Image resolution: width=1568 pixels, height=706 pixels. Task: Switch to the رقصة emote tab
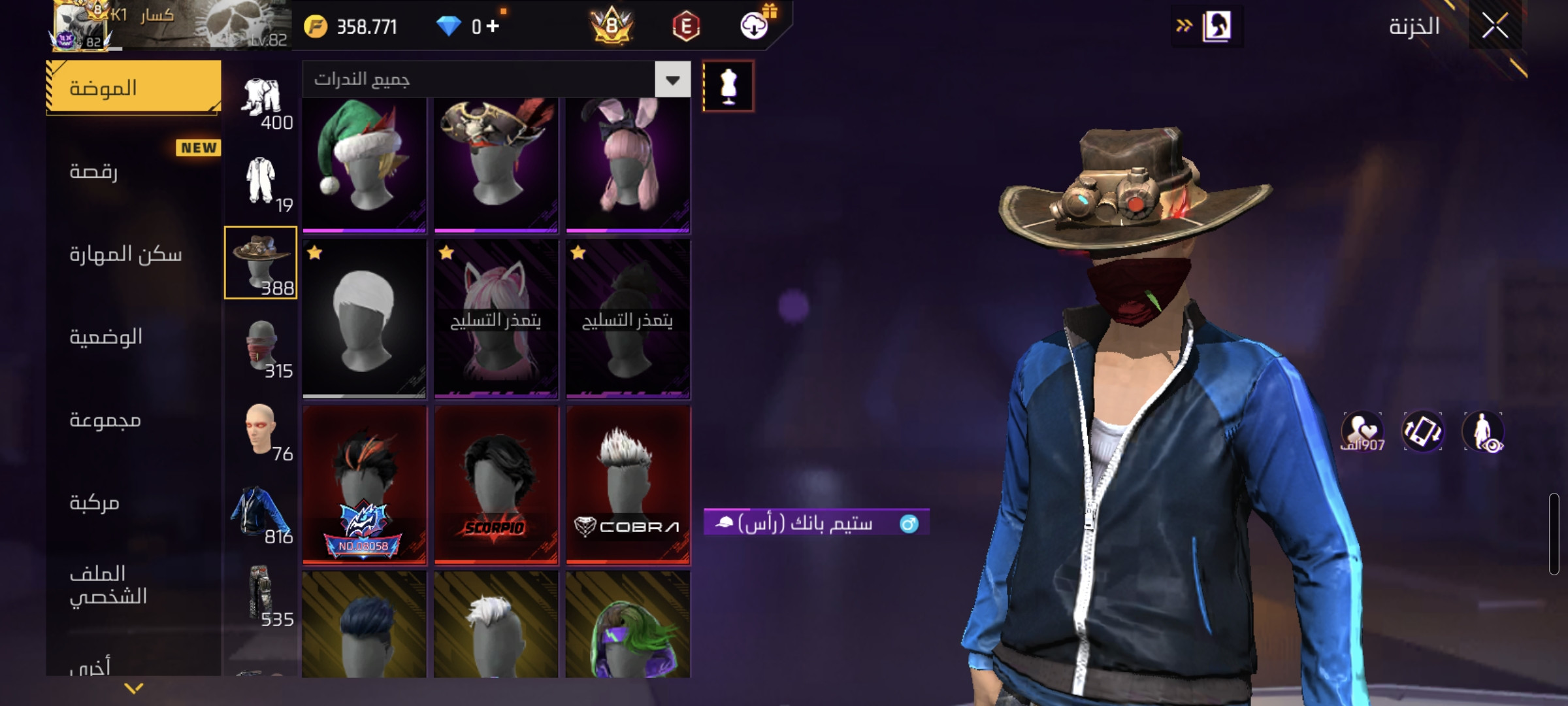pyautogui.click(x=93, y=171)
